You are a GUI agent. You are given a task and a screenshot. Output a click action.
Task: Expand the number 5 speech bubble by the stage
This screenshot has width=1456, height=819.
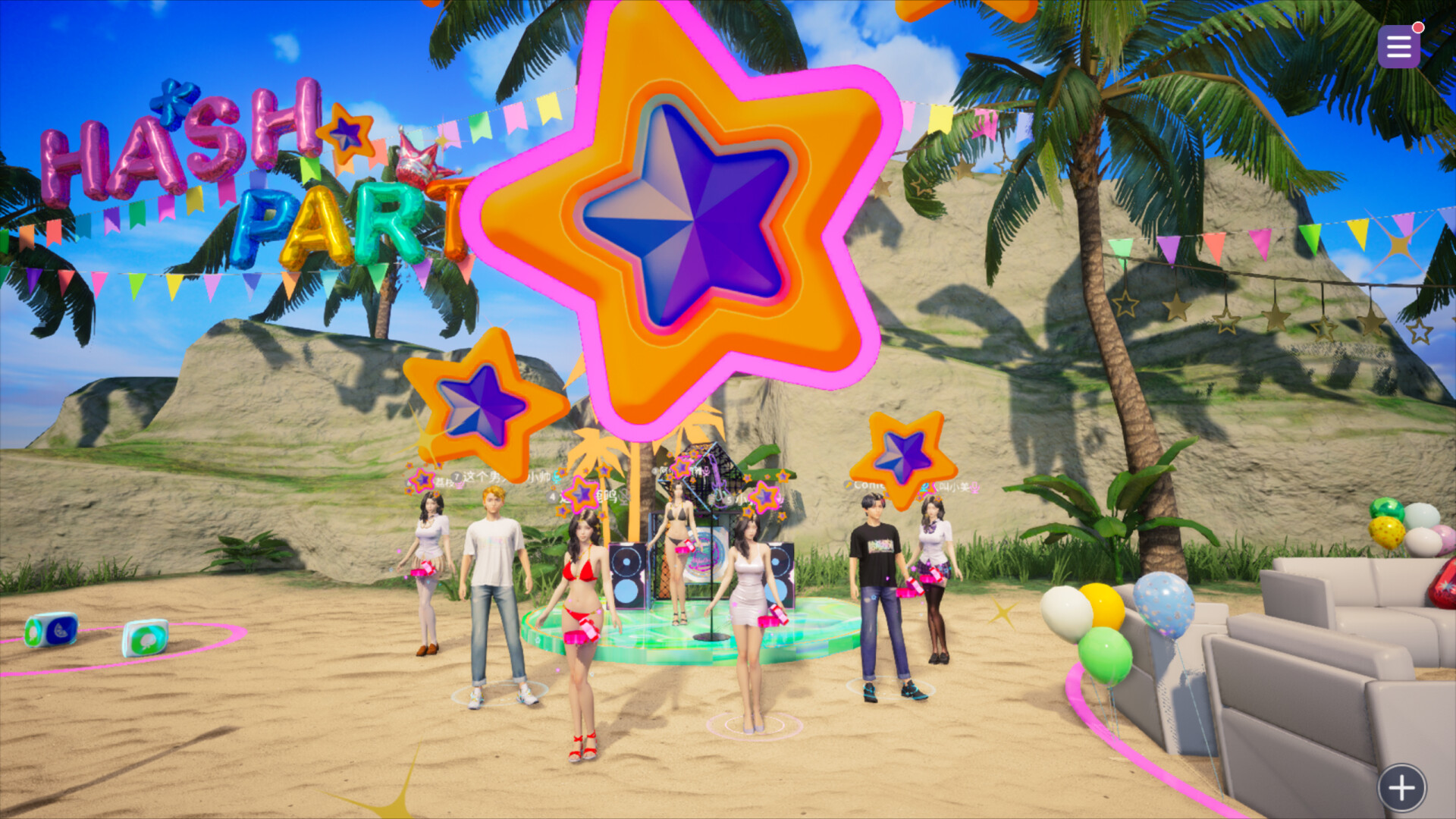coord(728,499)
